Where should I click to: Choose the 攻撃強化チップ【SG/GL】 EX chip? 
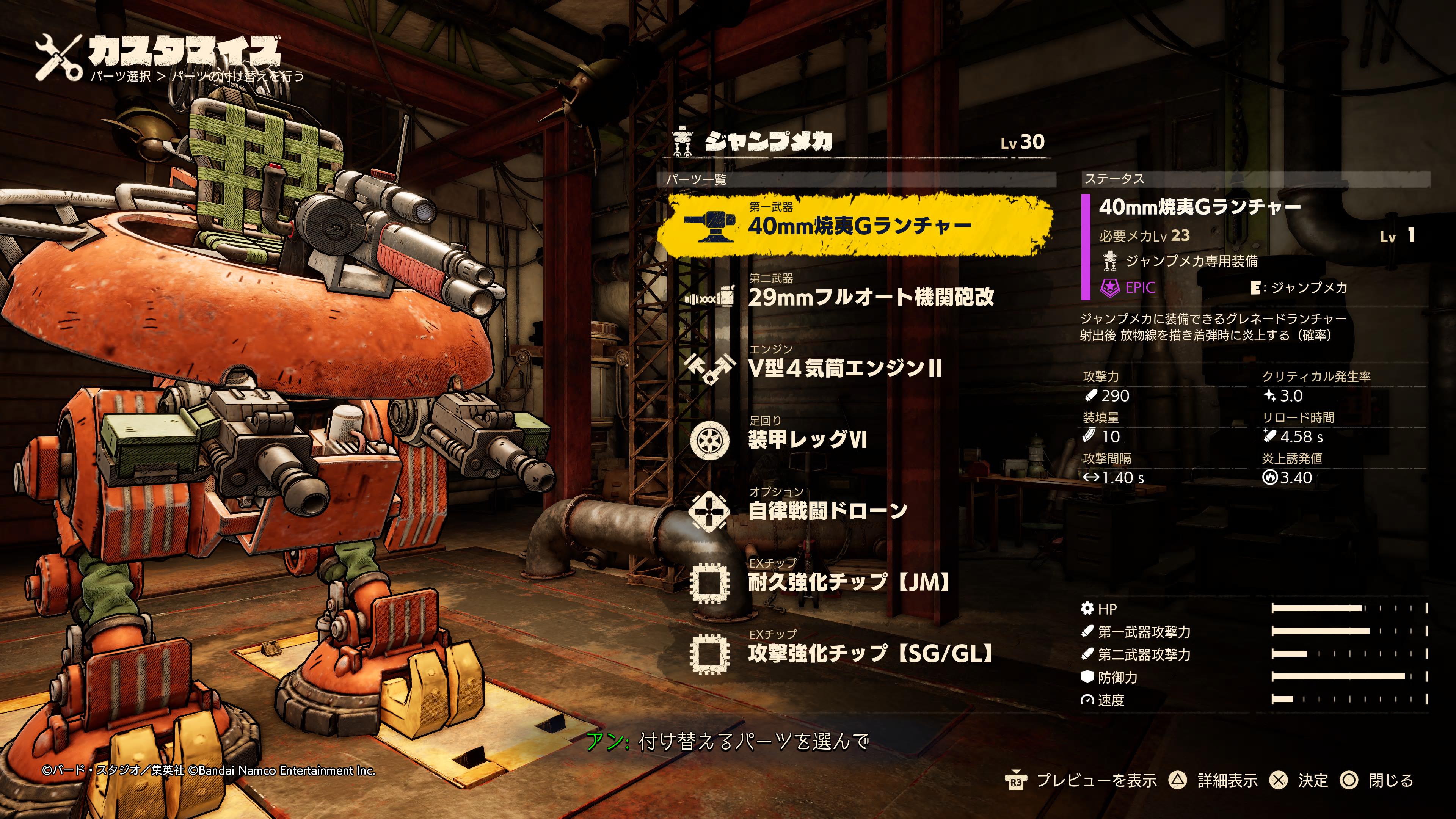pos(871,653)
